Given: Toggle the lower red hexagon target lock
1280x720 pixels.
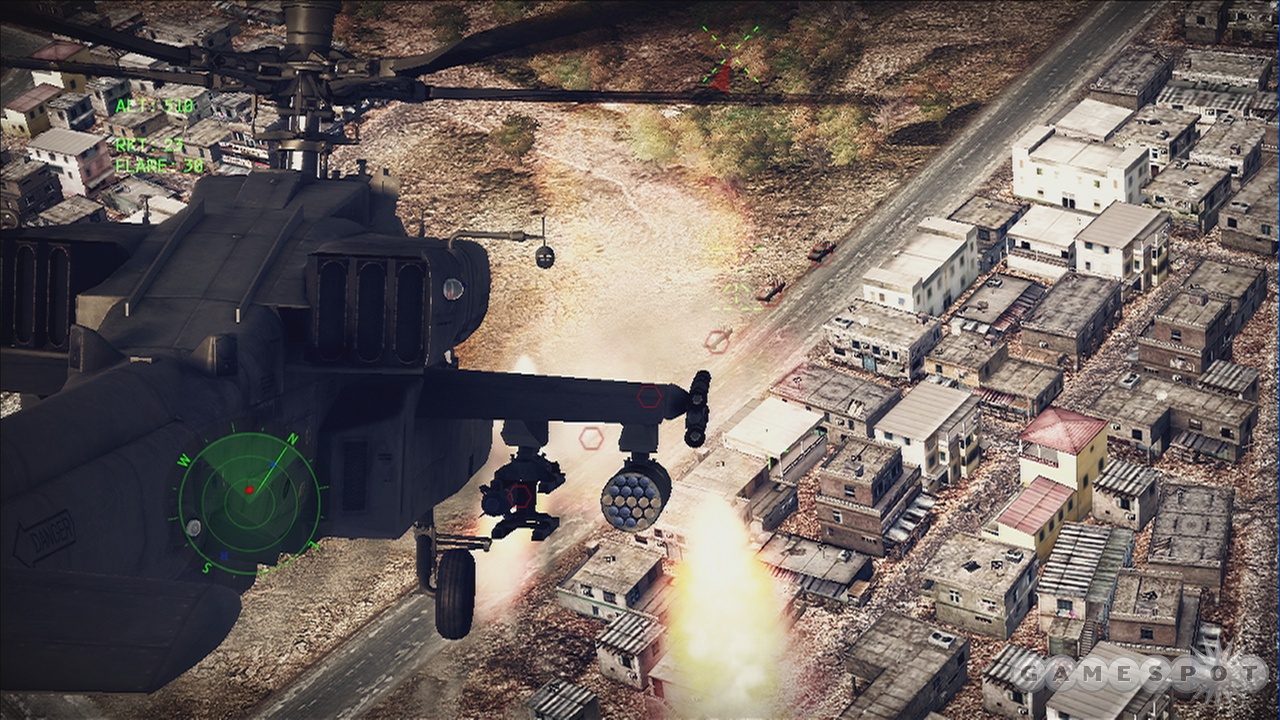Looking at the screenshot, I should [592, 438].
